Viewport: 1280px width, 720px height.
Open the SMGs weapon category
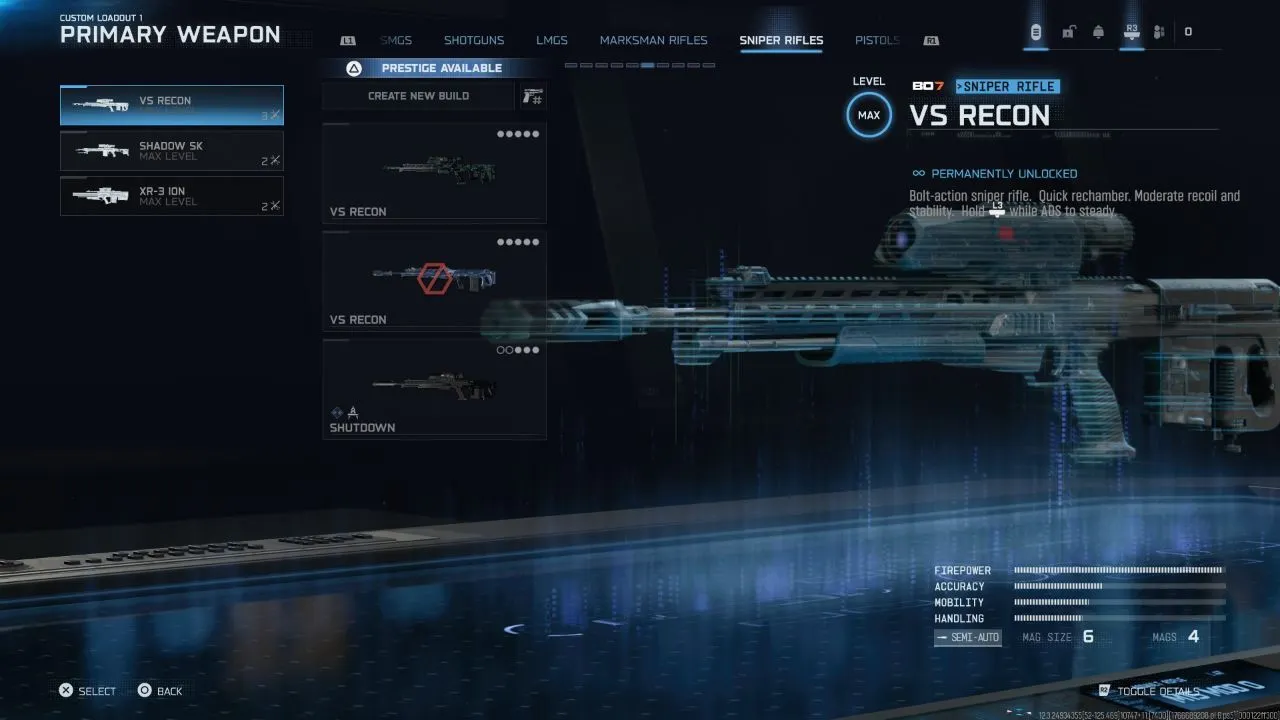coord(396,40)
